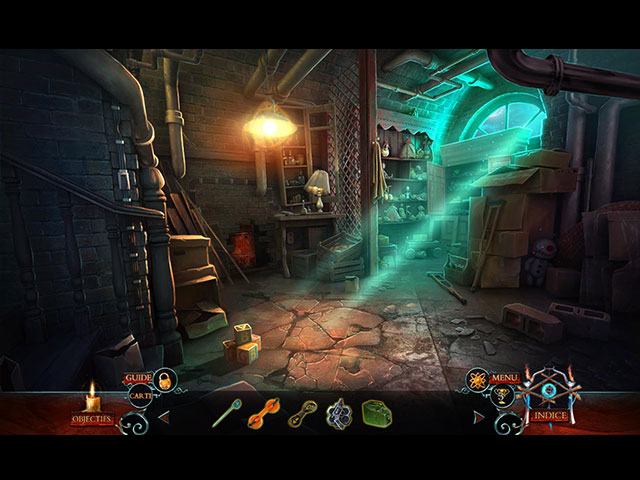Screen dimensions: 640x480
Task: Open the Guide with the padlock icon
Action: click(164, 380)
